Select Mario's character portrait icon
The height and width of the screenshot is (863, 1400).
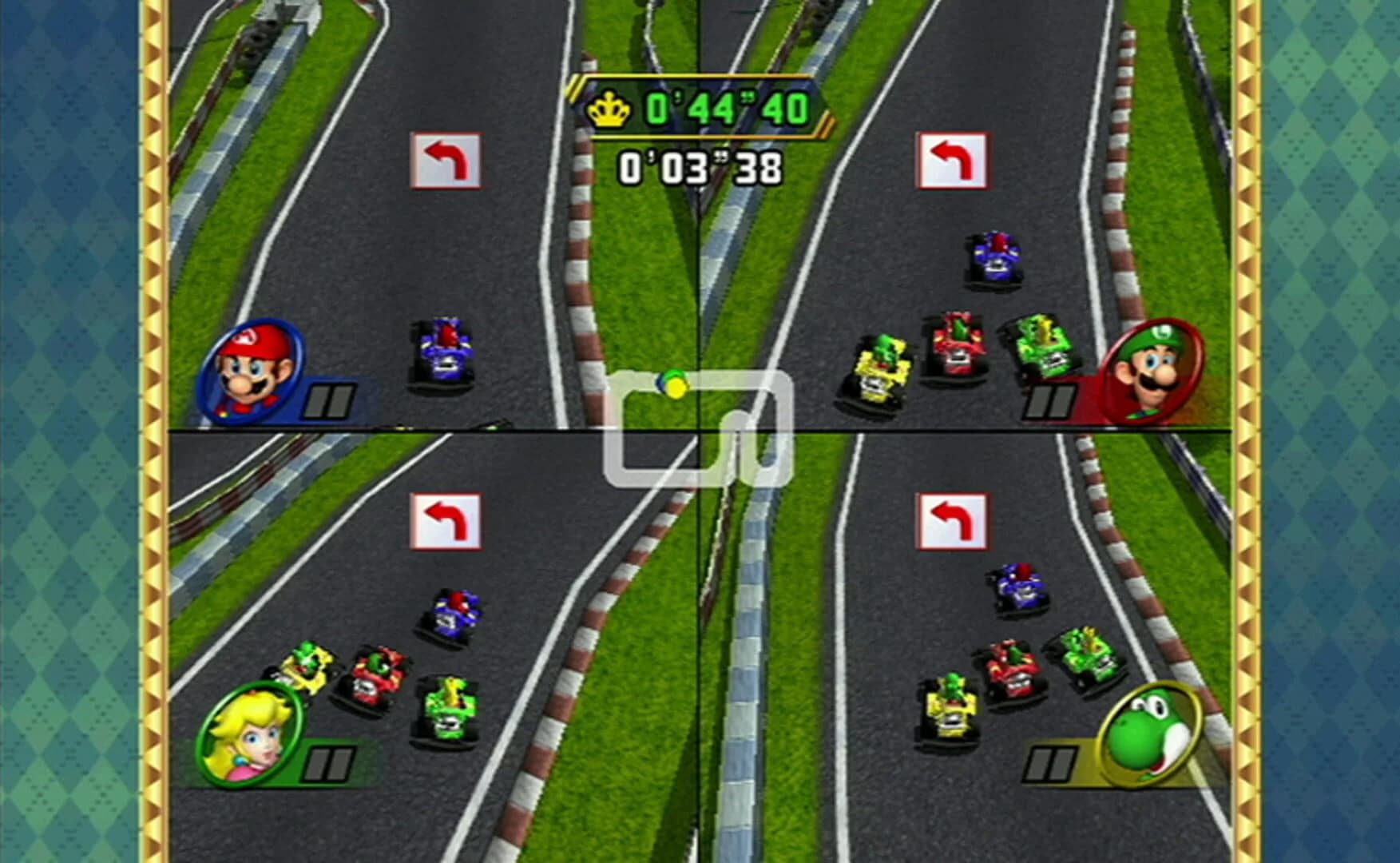coord(253,372)
